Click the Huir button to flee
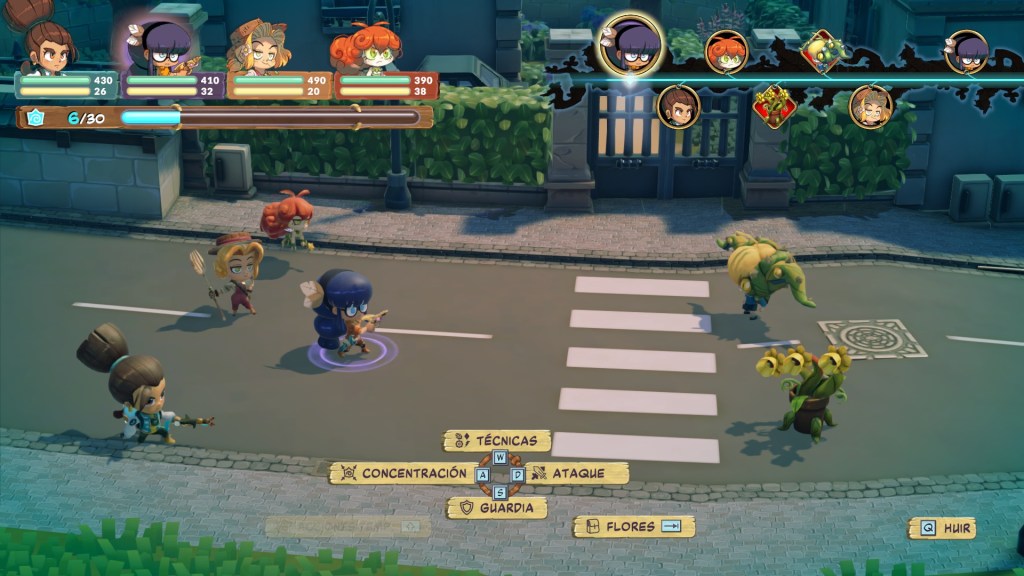 pyautogui.click(x=941, y=528)
